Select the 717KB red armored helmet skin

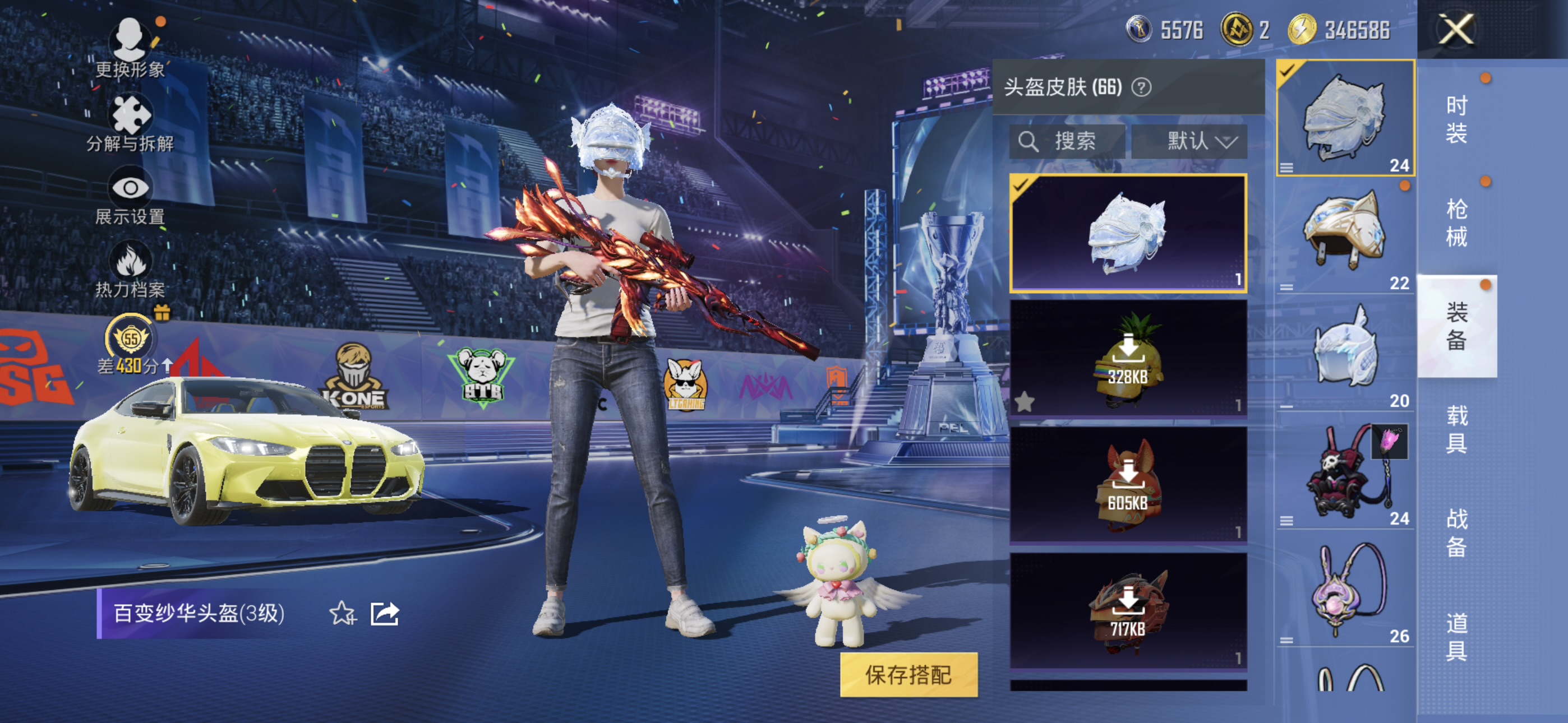tap(1128, 611)
